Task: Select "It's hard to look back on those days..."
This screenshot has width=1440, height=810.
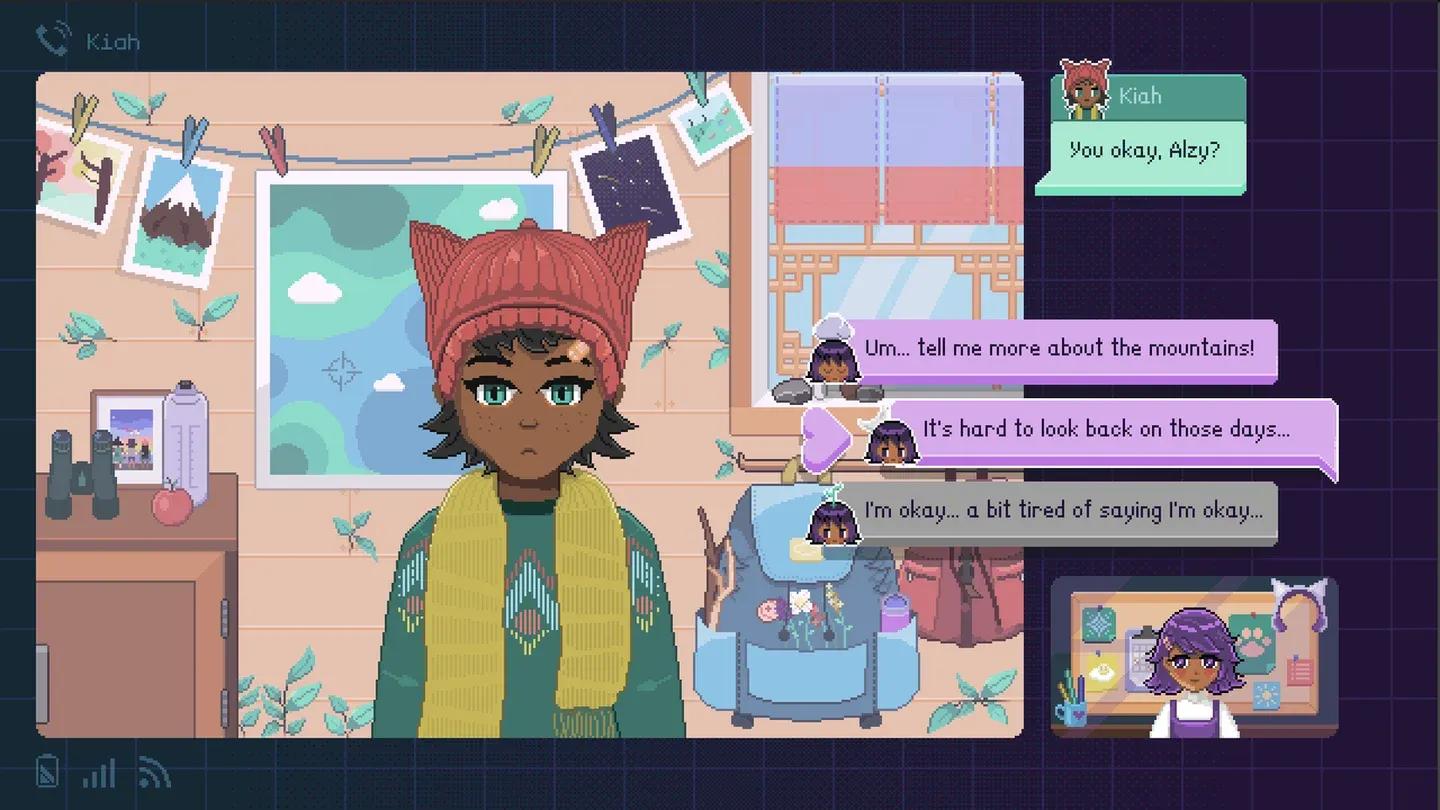Action: point(1105,430)
